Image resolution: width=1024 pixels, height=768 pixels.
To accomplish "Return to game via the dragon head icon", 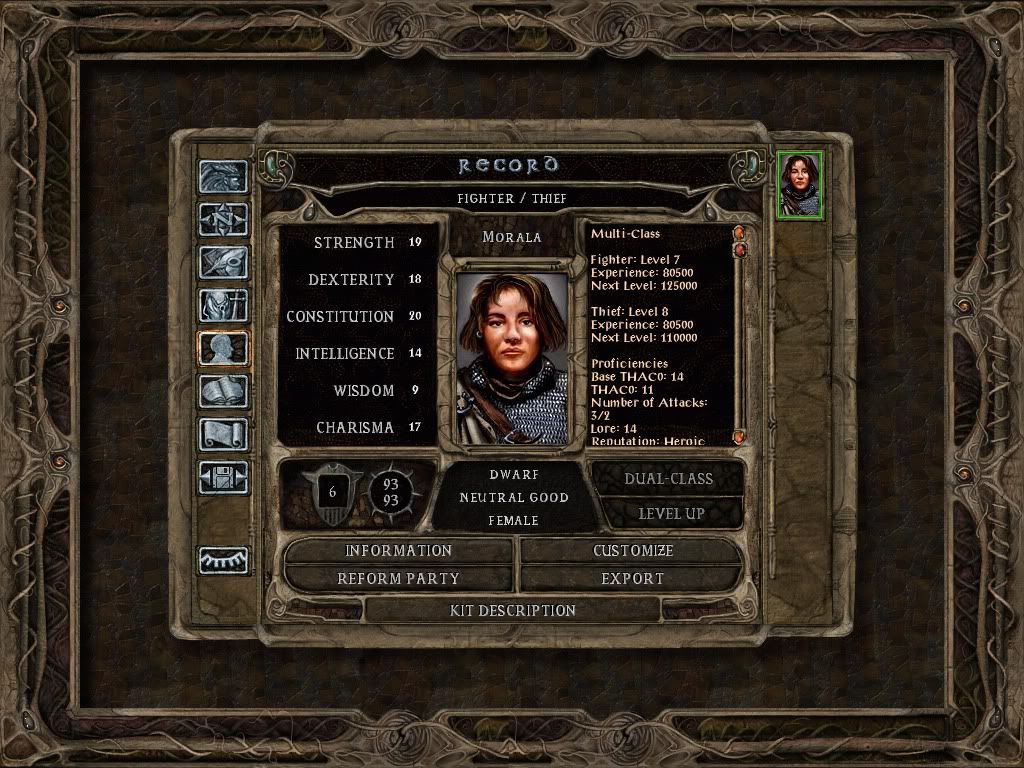I will [x=222, y=177].
